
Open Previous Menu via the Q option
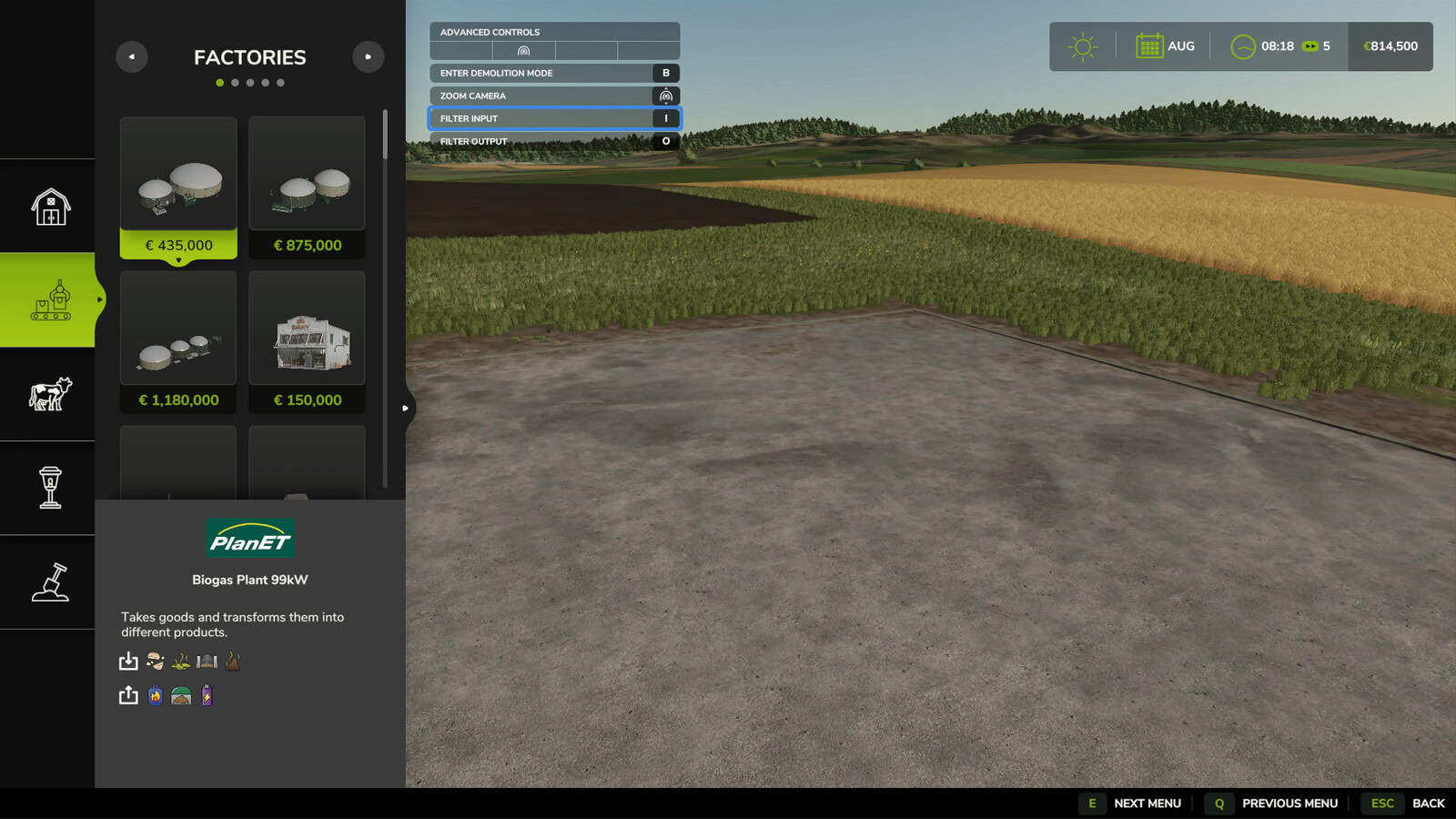(x=1218, y=804)
